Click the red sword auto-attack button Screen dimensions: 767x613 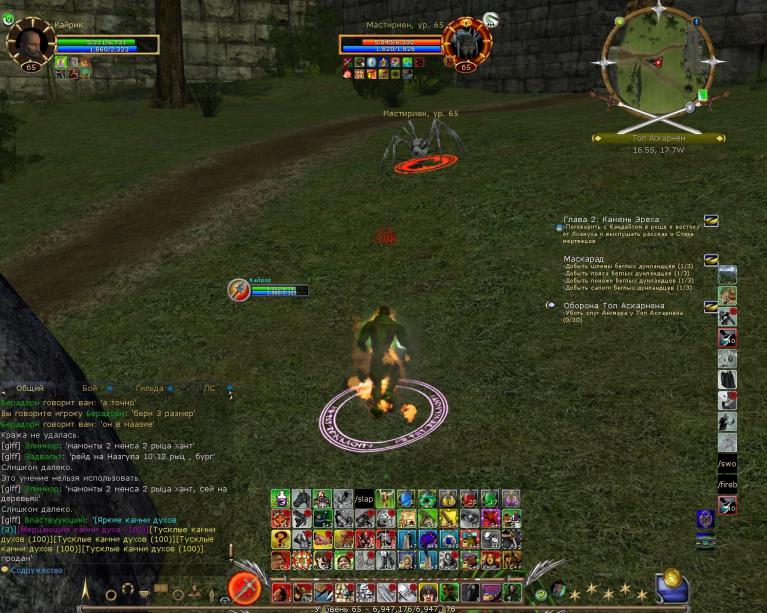tap(244, 587)
